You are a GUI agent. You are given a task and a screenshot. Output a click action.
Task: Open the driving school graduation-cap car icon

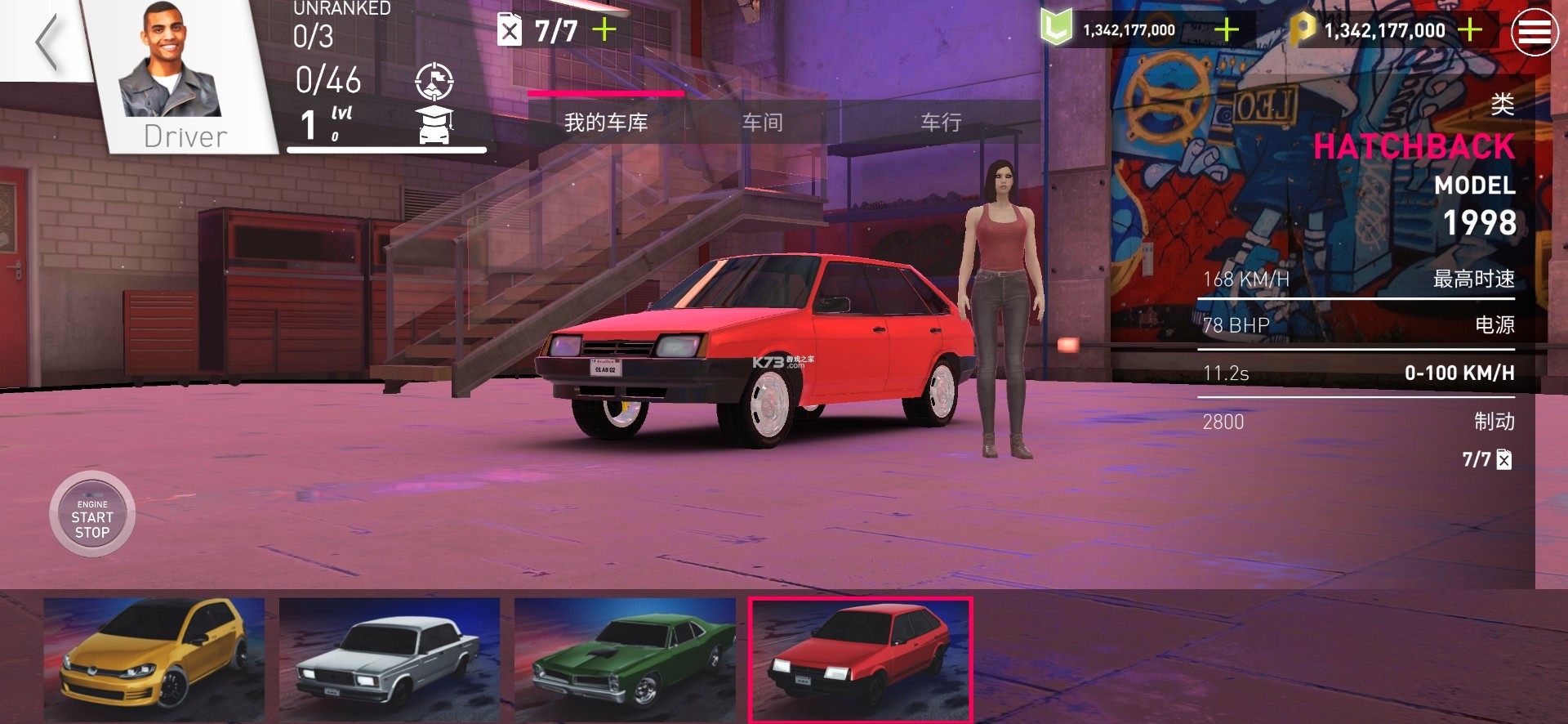pyautogui.click(x=435, y=125)
